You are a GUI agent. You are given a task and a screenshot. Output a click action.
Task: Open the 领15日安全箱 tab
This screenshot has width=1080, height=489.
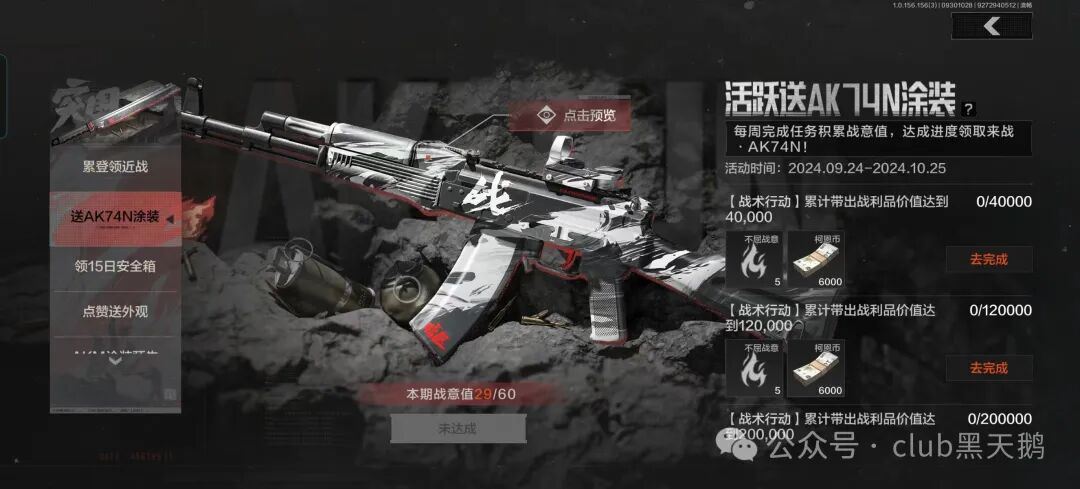pos(115,266)
